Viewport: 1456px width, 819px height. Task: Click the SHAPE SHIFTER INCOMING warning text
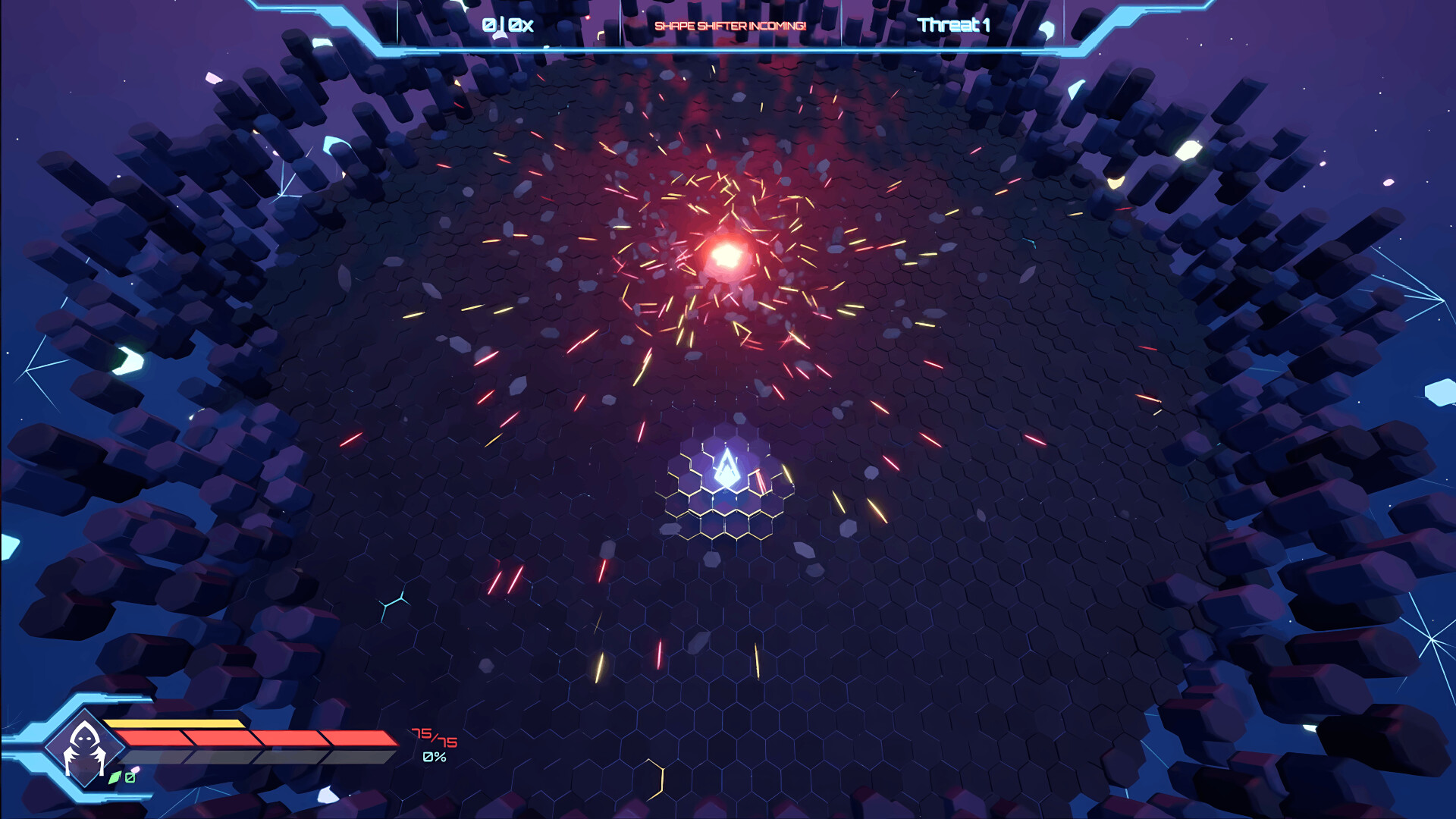(x=730, y=25)
